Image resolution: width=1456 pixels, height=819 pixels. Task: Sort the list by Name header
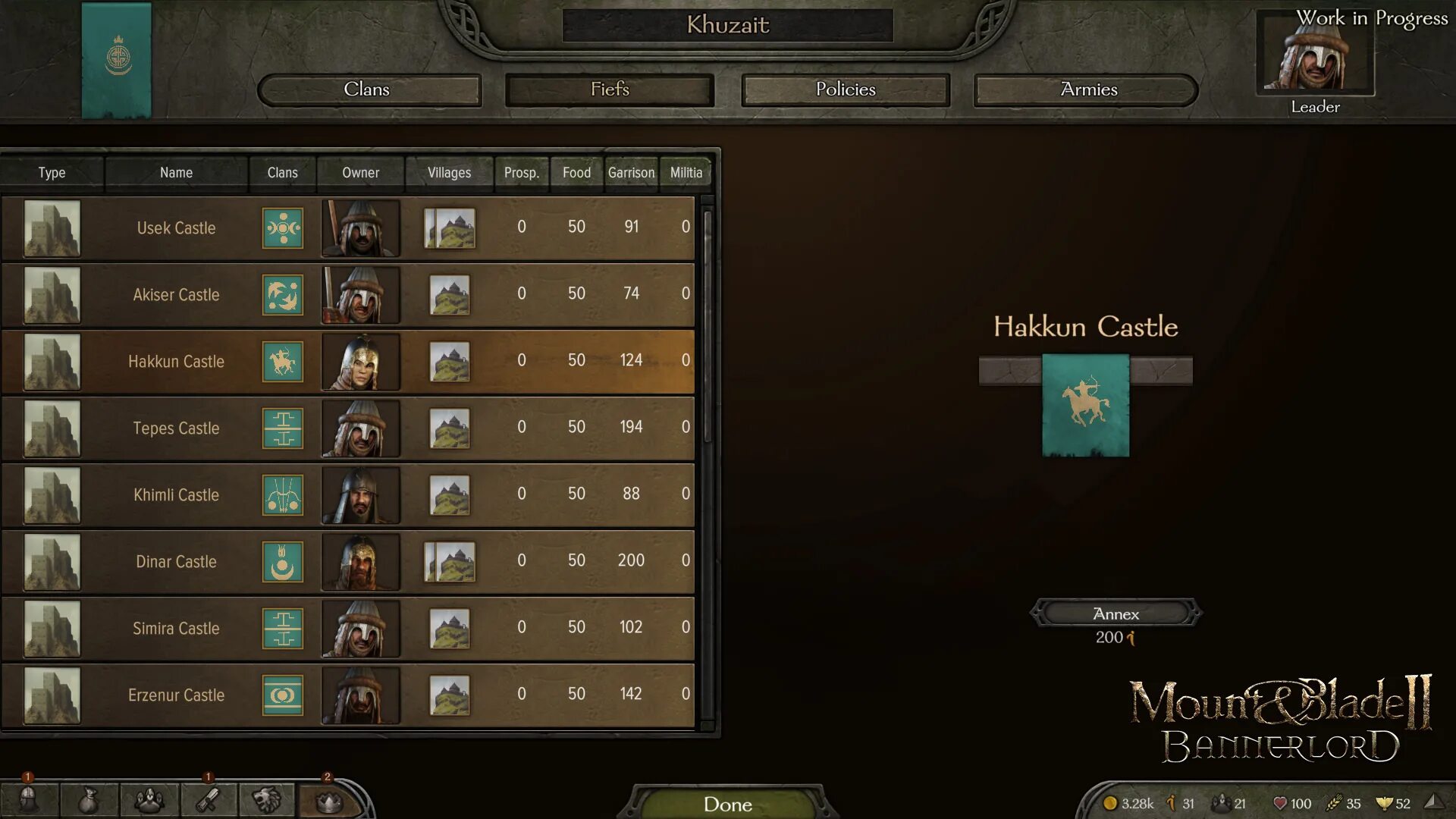(x=176, y=173)
